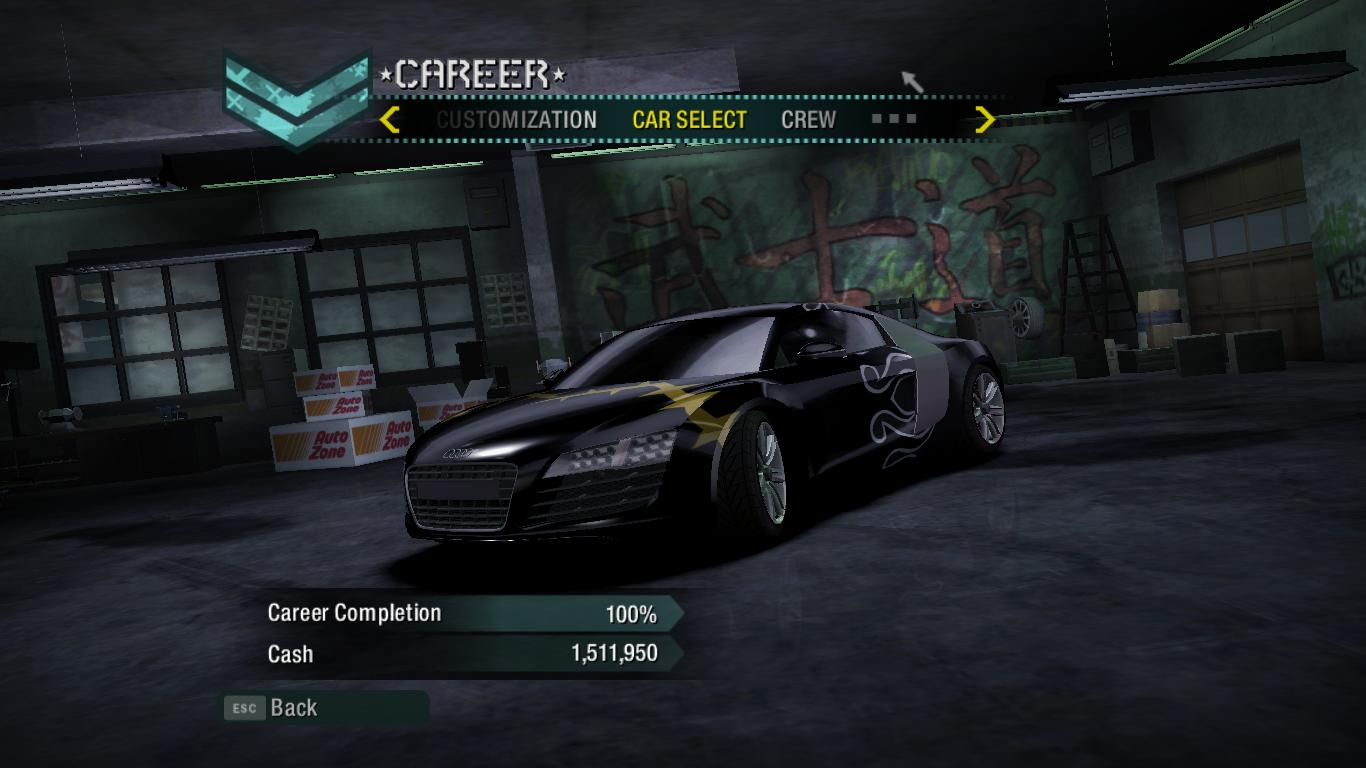Switch to the Customization menu option
This screenshot has height=768, width=1366.
516,120
